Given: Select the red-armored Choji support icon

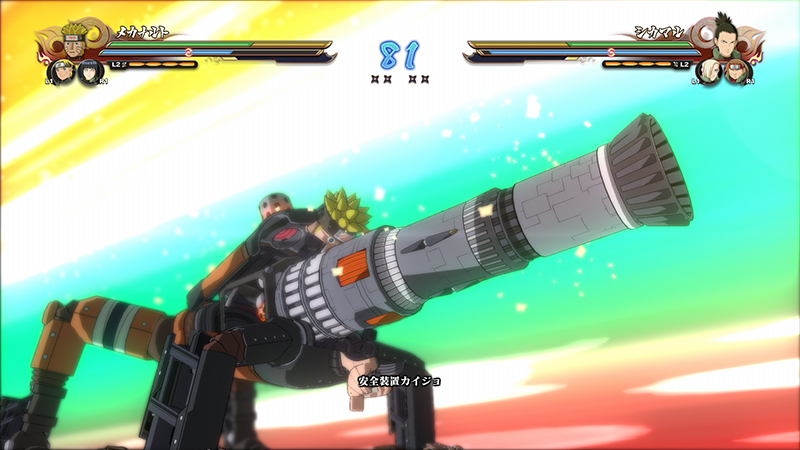Looking at the screenshot, I should tap(738, 72).
